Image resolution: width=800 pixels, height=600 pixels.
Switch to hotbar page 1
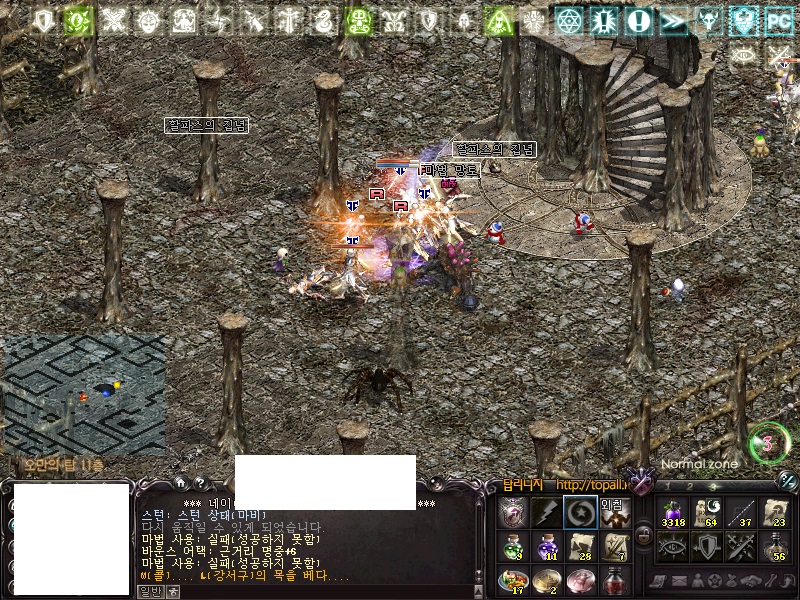click(667, 486)
